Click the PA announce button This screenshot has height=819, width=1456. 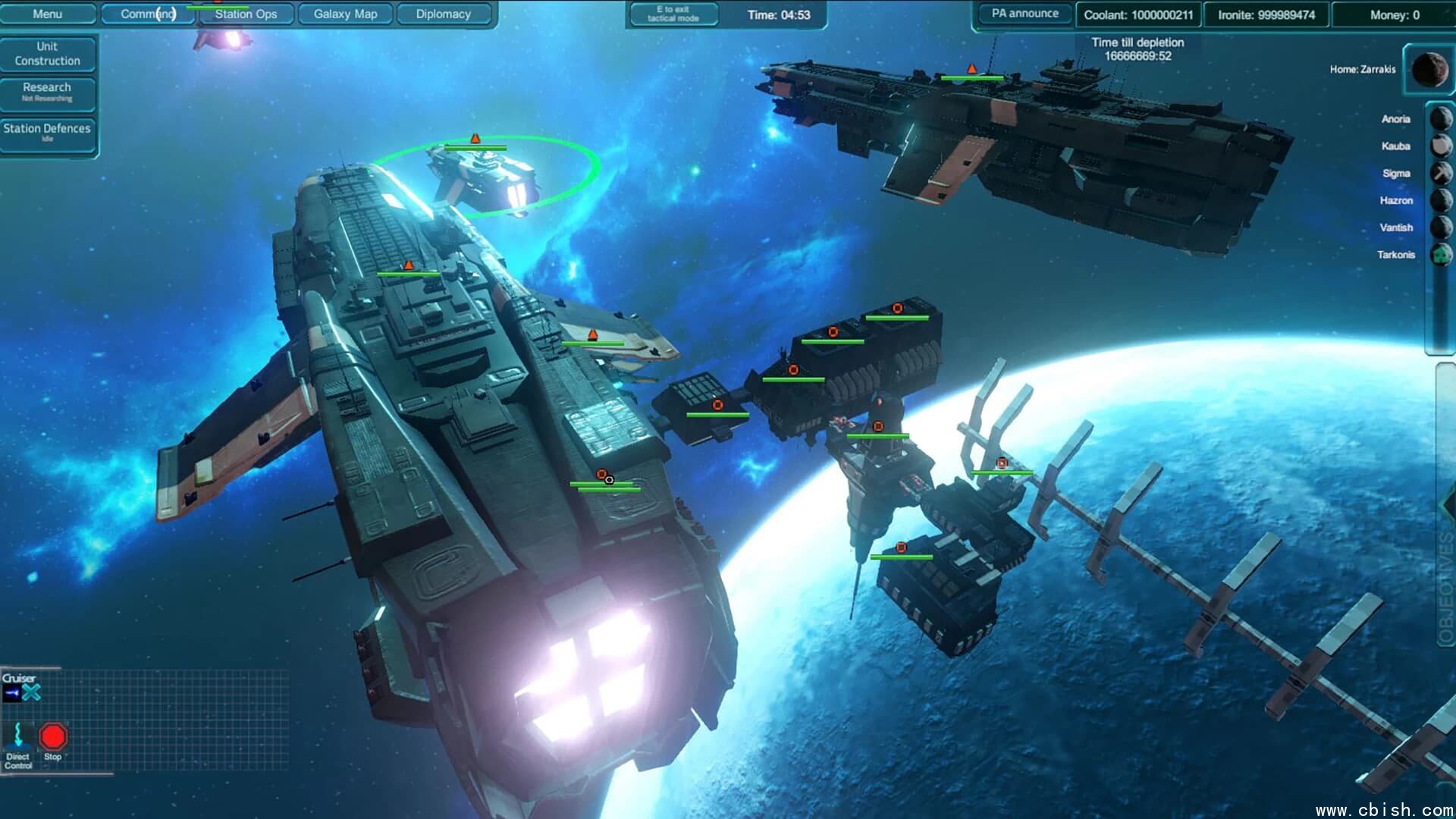pyautogui.click(x=1023, y=13)
